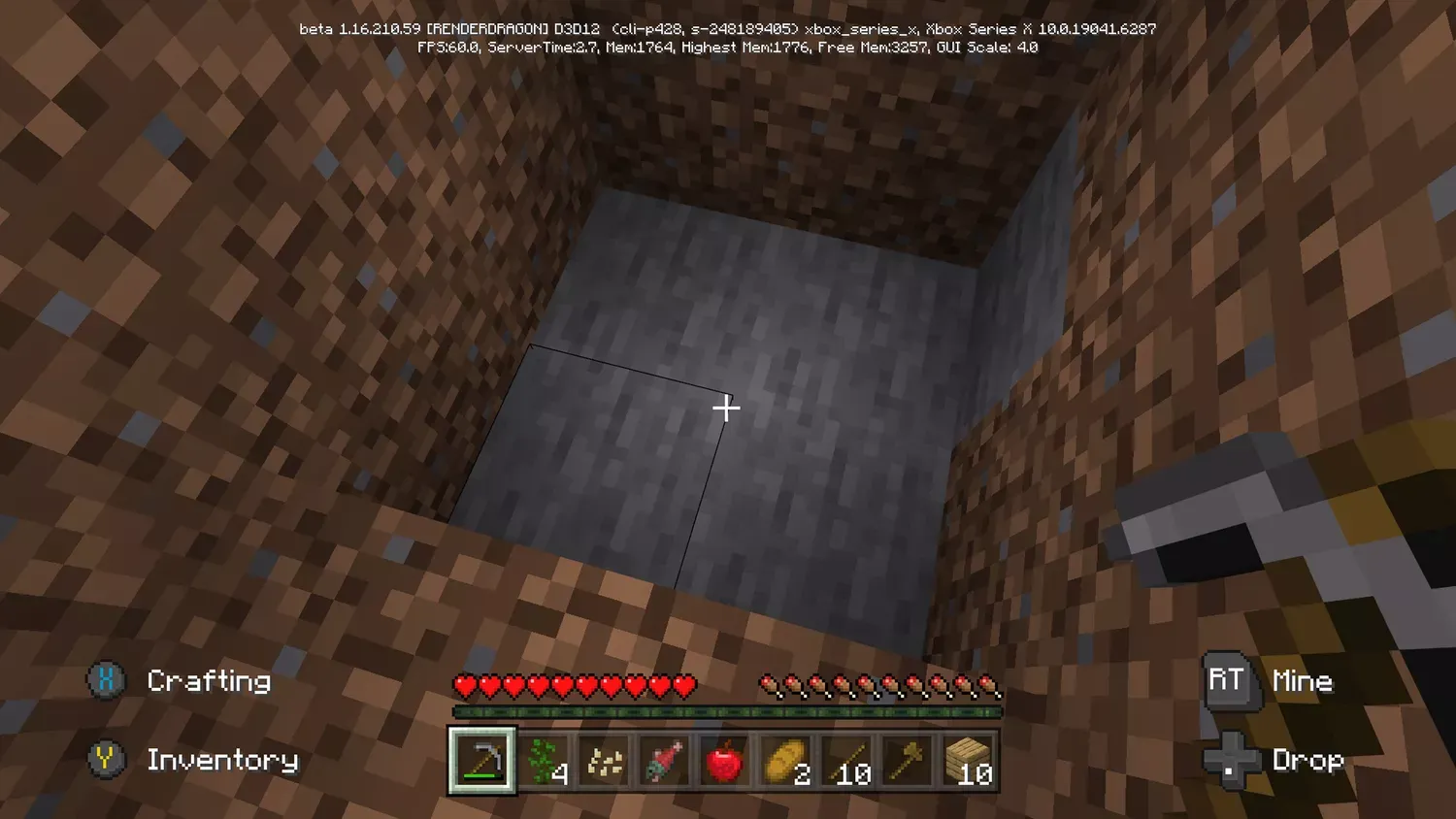
Task: Select the iron pickaxe in hotbar slot one
Action: pos(480,760)
